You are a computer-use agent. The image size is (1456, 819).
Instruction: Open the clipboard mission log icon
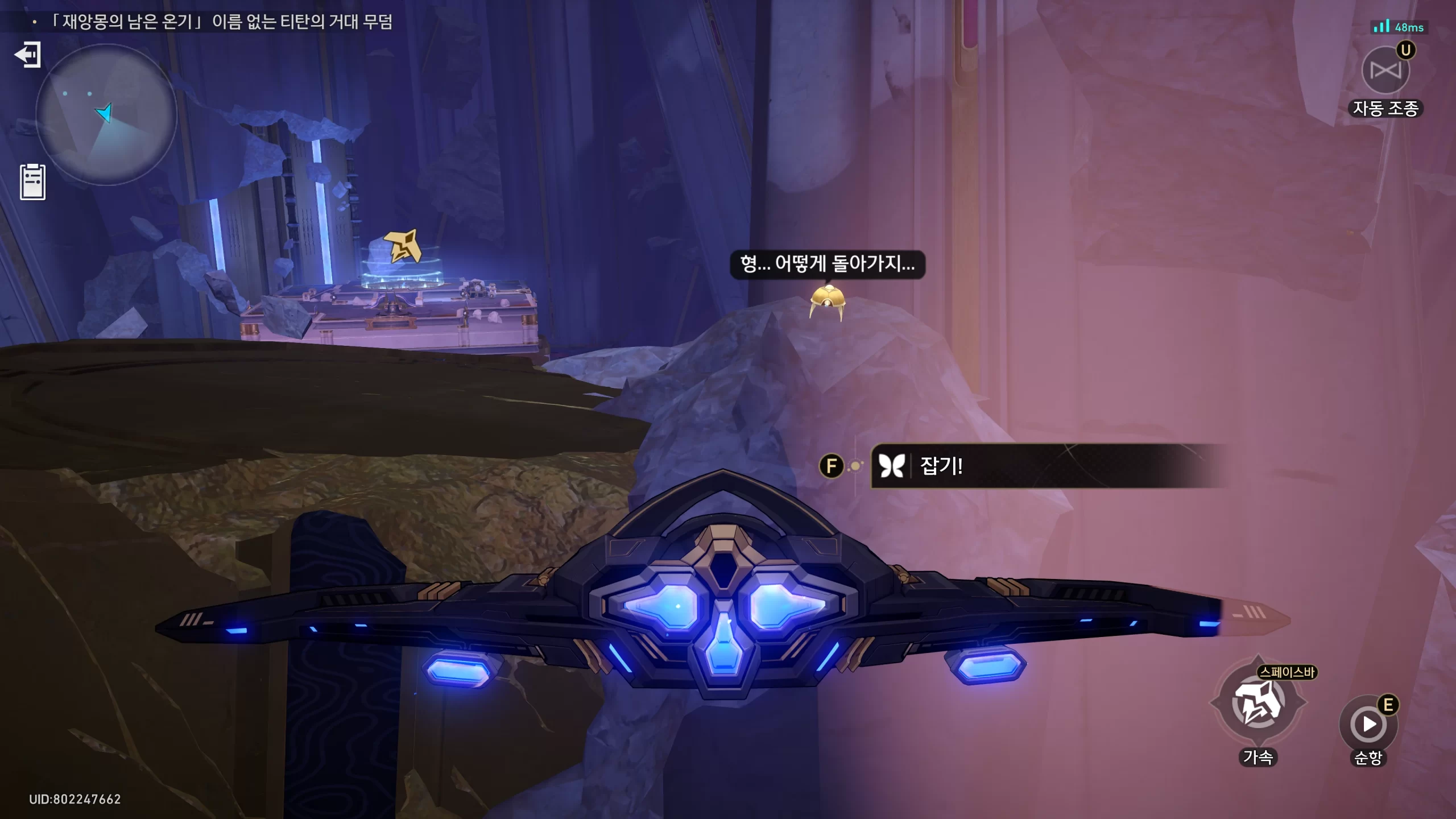pos(32,182)
